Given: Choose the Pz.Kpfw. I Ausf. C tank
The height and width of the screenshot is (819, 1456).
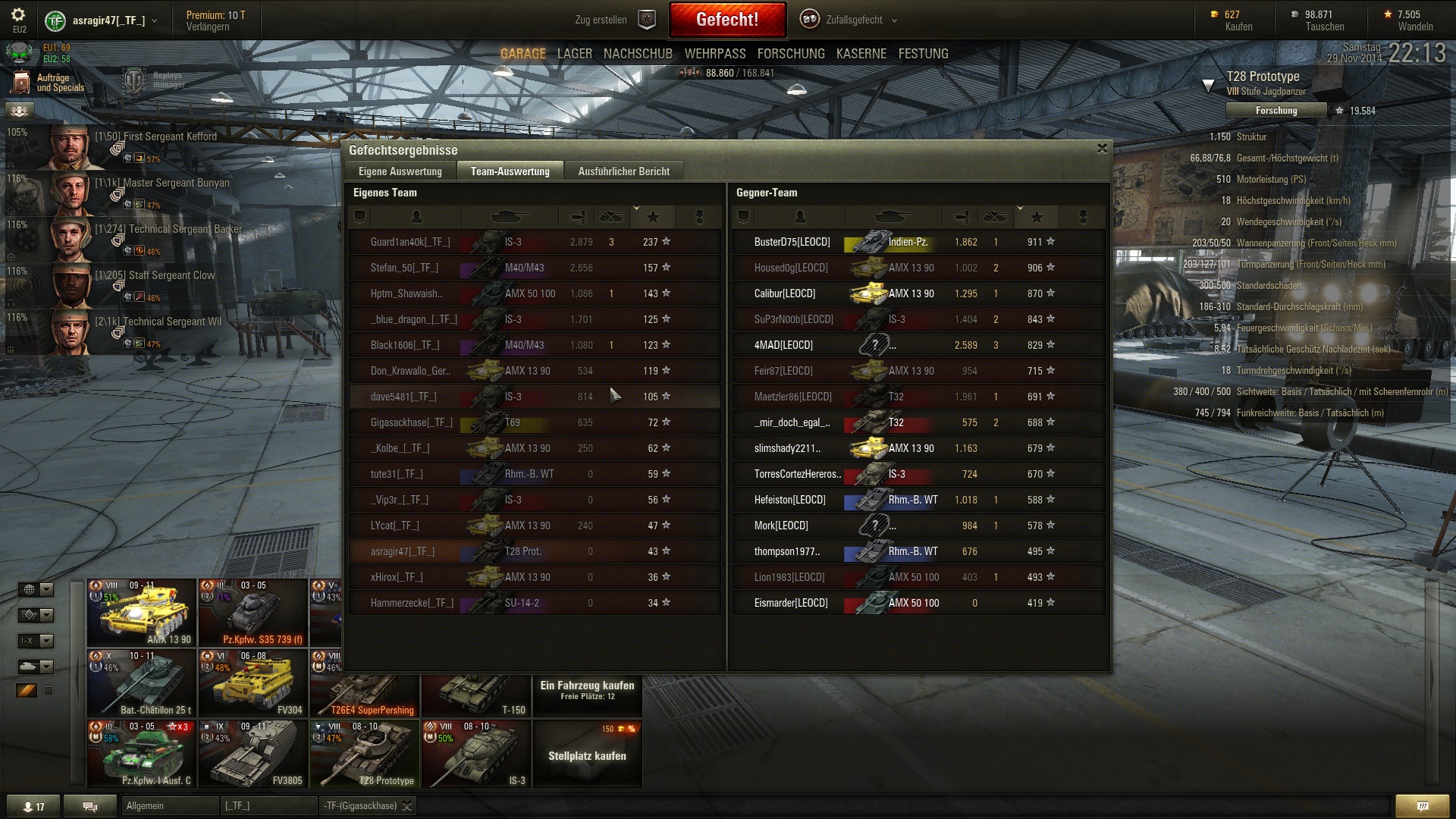Looking at the screenshot, I should tap(142, 754).
